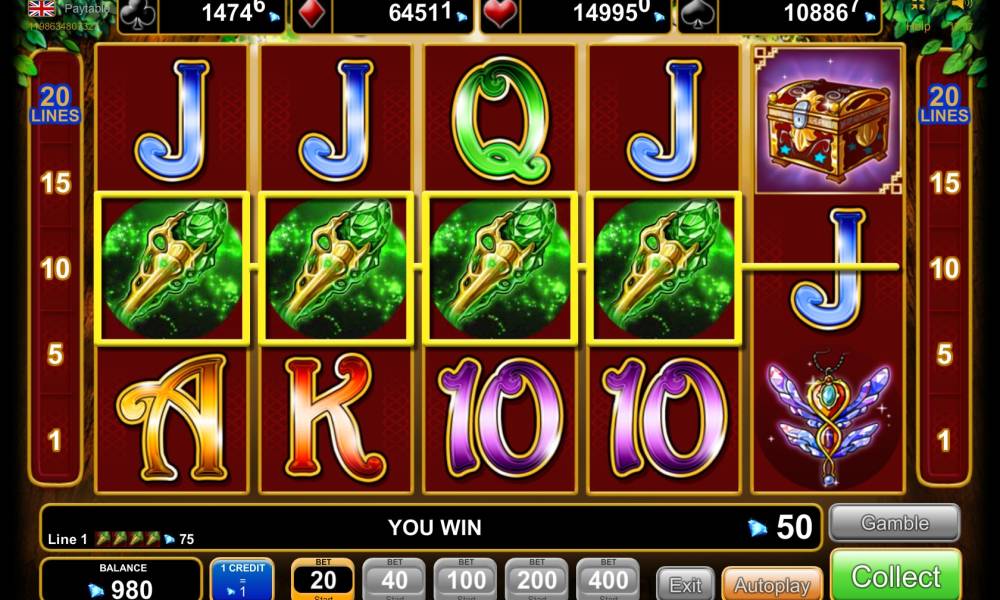1000x600 pixels.
Task: Spin with the 400 bet
Action: coord(608,579)
